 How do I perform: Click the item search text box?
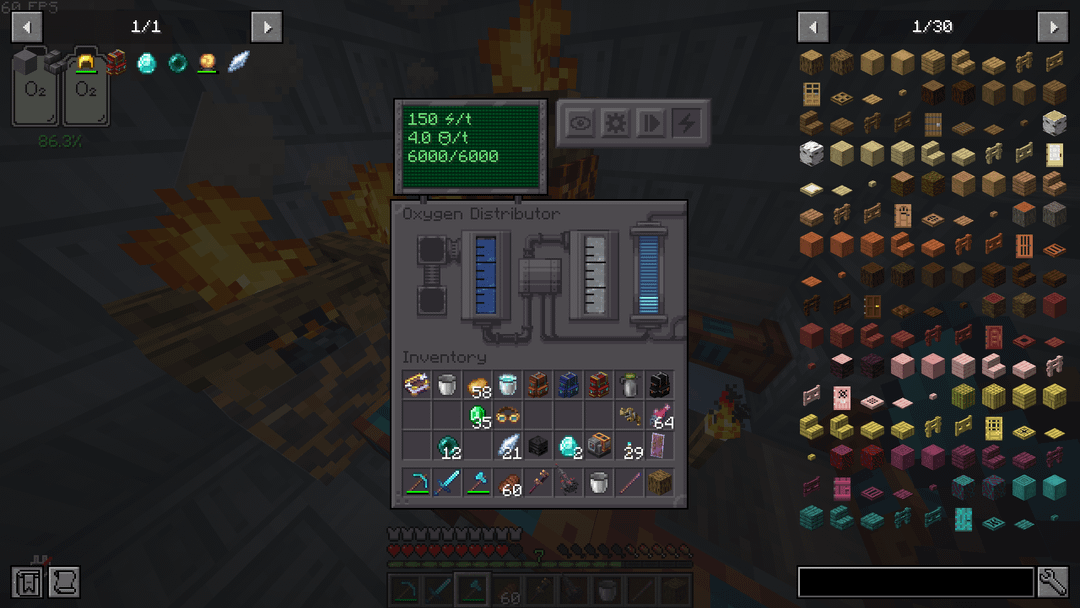pos(915,582)
